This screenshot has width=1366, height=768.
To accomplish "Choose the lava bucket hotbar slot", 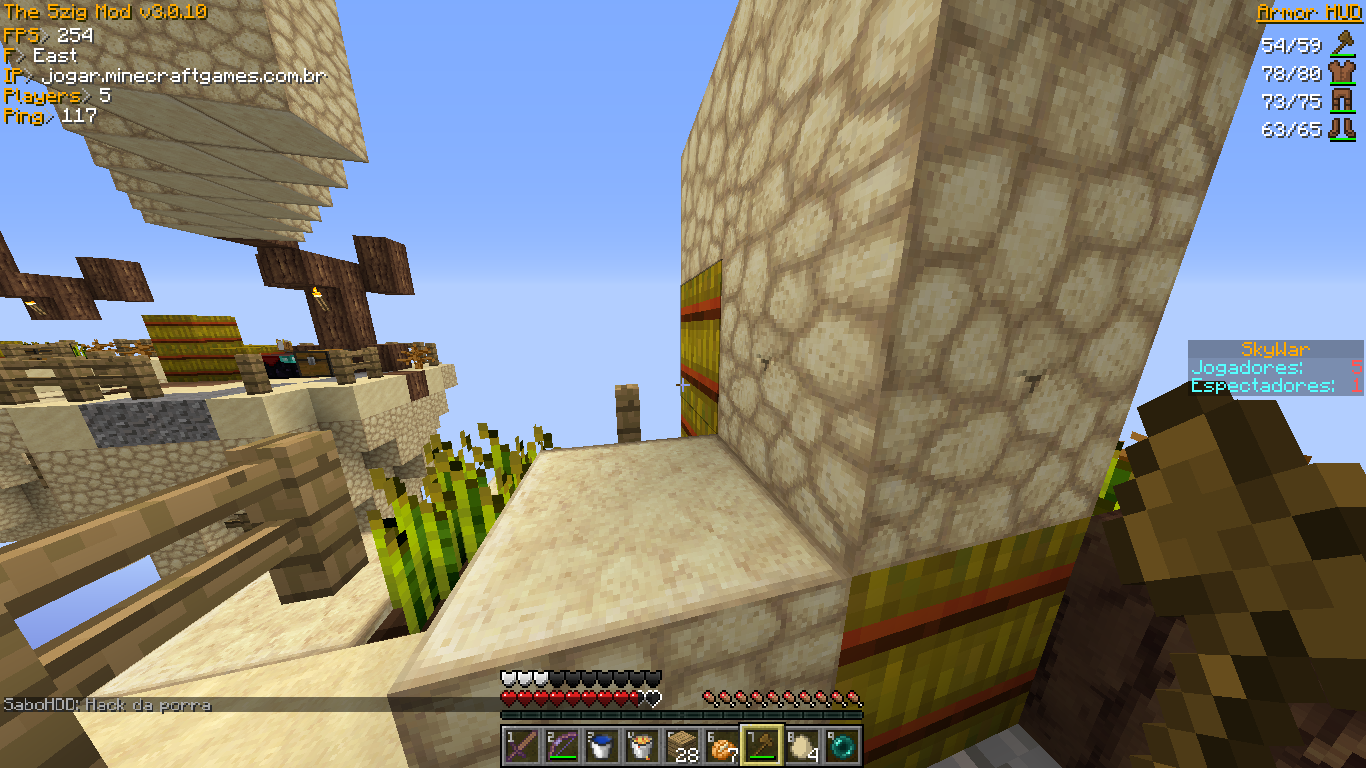I will pos(642,745).
